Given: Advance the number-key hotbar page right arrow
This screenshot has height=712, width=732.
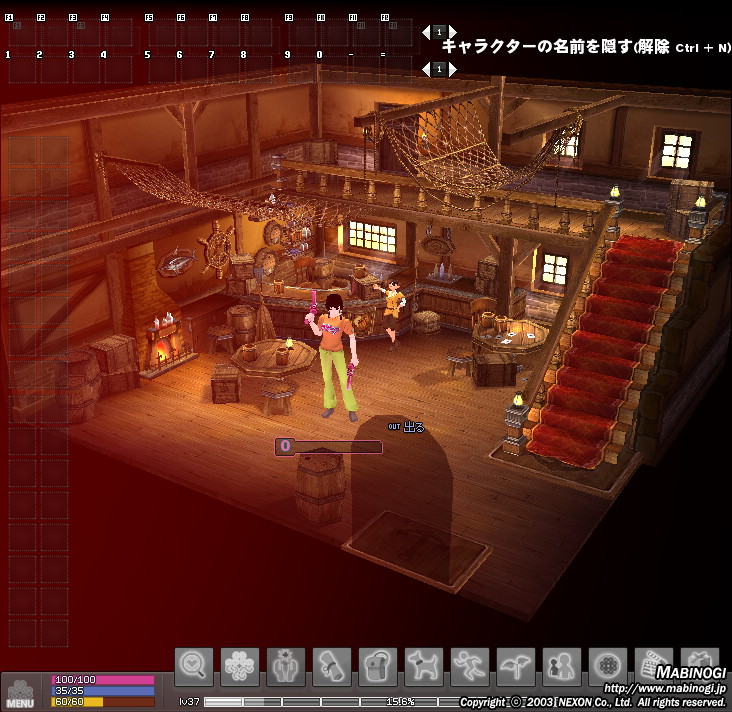Looking at the screenshot, I should 453,69.
